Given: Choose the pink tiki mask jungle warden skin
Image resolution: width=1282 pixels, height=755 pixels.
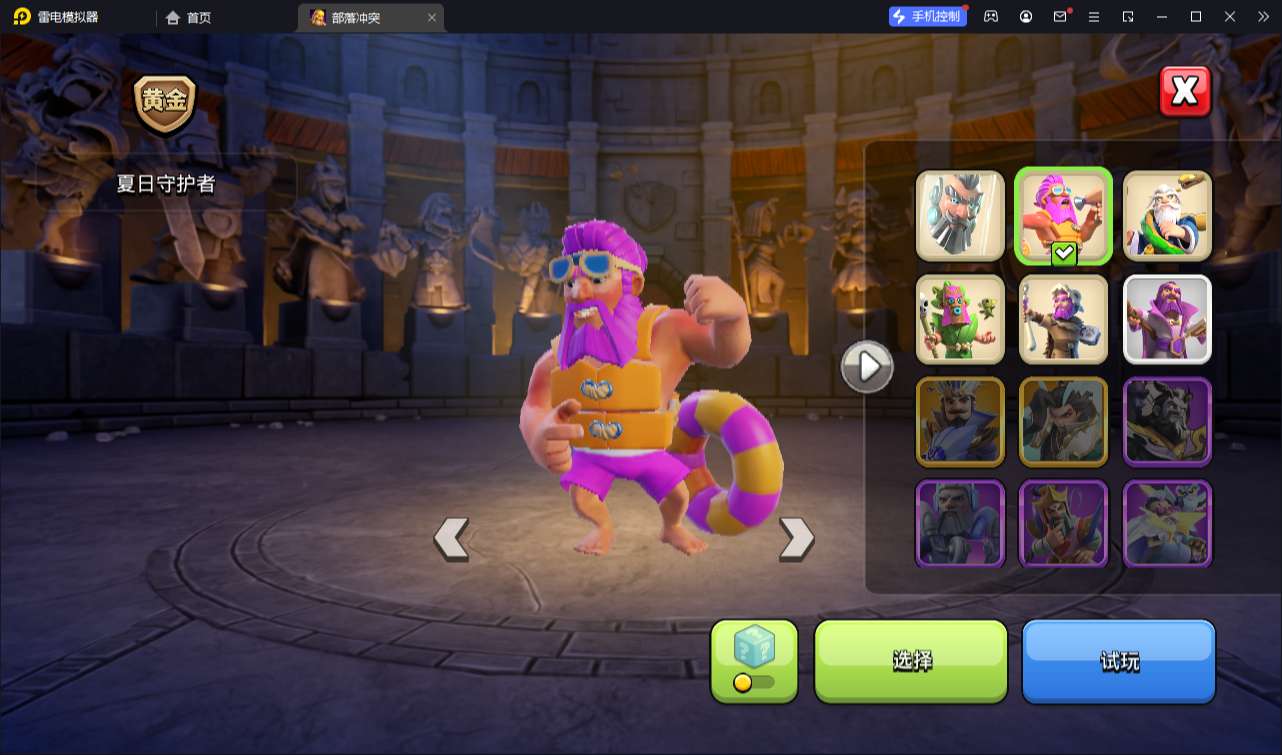Looking at the screenshot, I should click(960, 319).
